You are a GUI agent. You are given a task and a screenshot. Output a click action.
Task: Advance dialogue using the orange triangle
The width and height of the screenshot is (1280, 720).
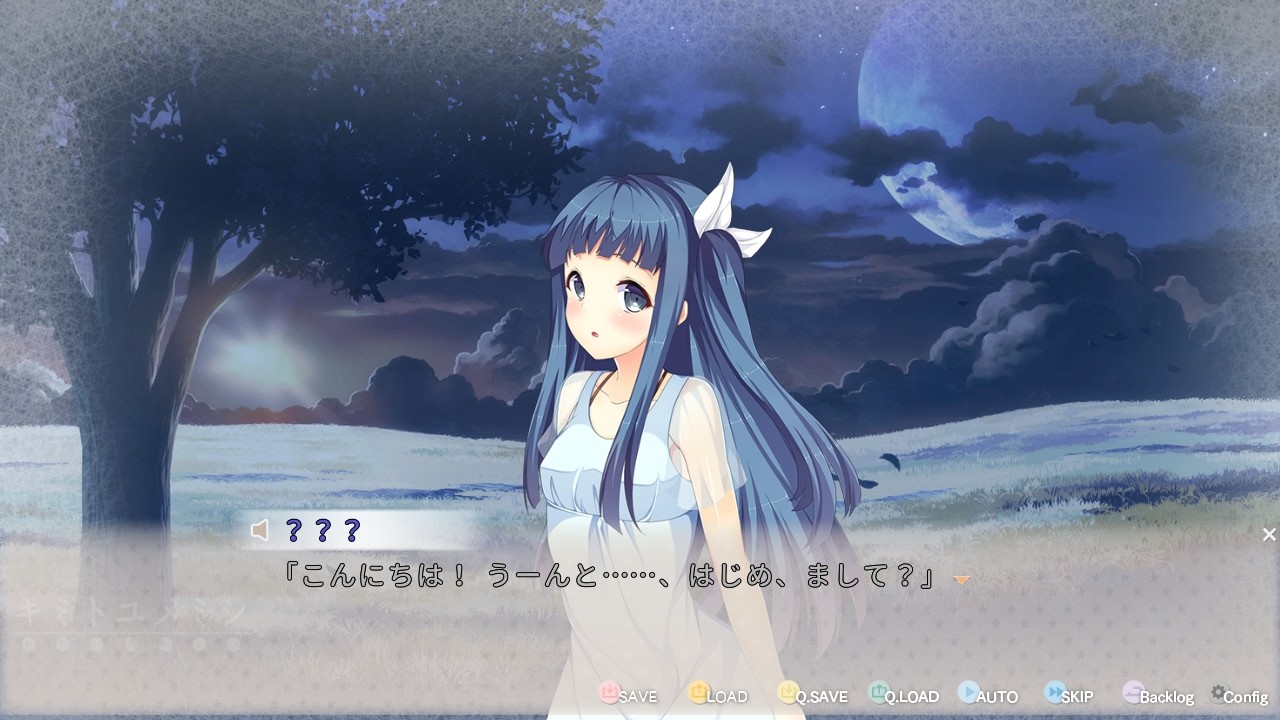(961, 579)
